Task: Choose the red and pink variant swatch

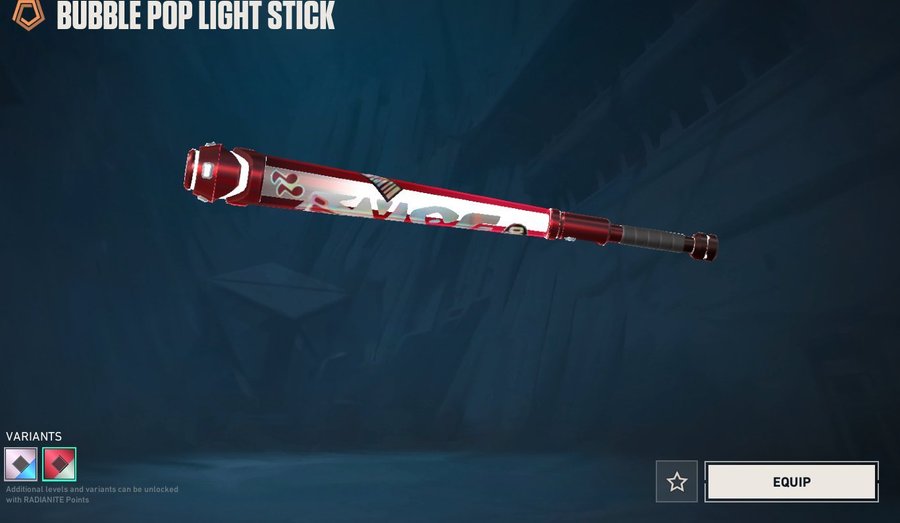Action: click(60, 464)
